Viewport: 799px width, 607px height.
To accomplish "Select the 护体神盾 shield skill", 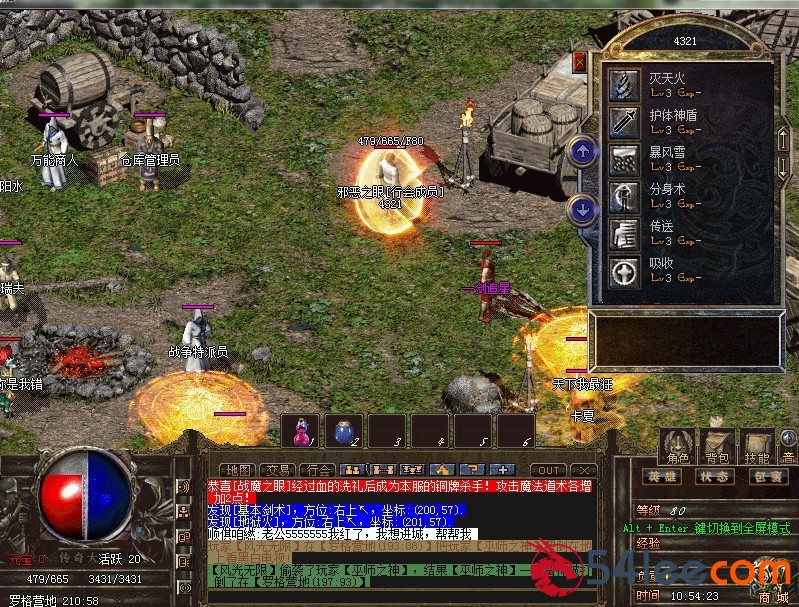I will [x=626, y=122].
